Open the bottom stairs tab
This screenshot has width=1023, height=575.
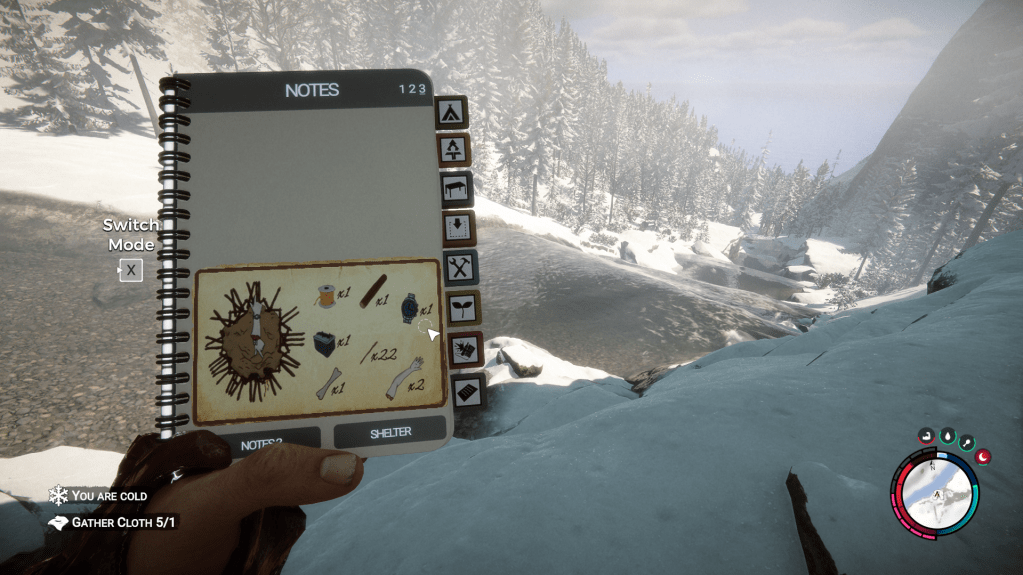coord(468,391)
